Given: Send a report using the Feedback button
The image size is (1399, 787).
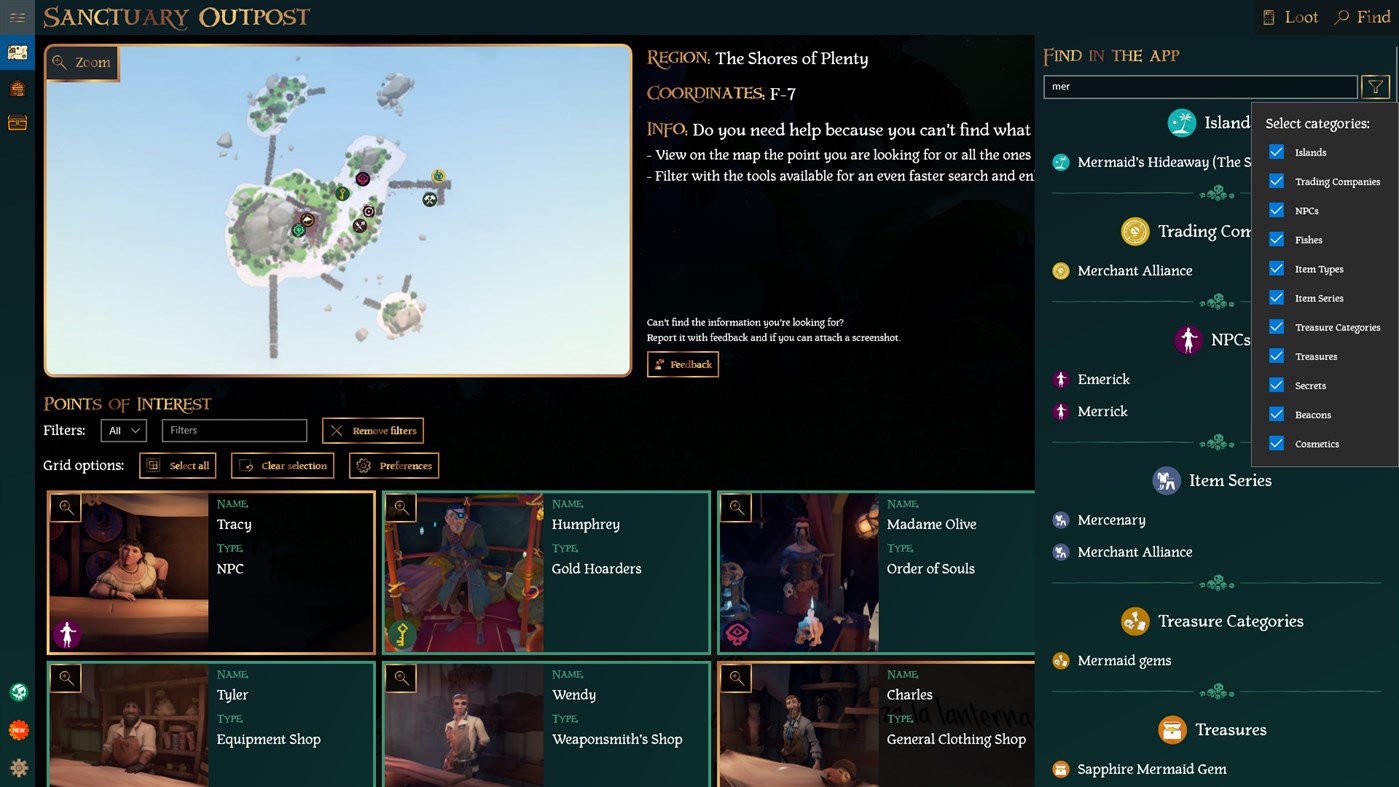Looking at the screenshot, I should (683, 364).
